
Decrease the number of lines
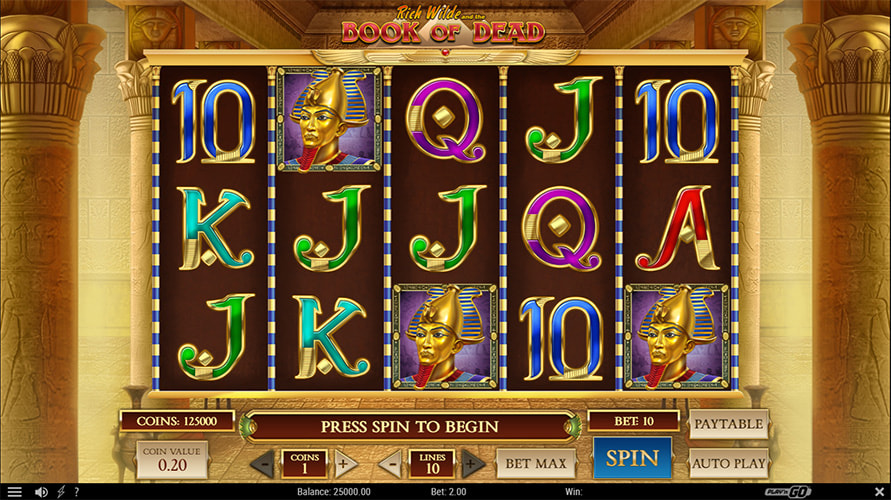tap(392, 463)
